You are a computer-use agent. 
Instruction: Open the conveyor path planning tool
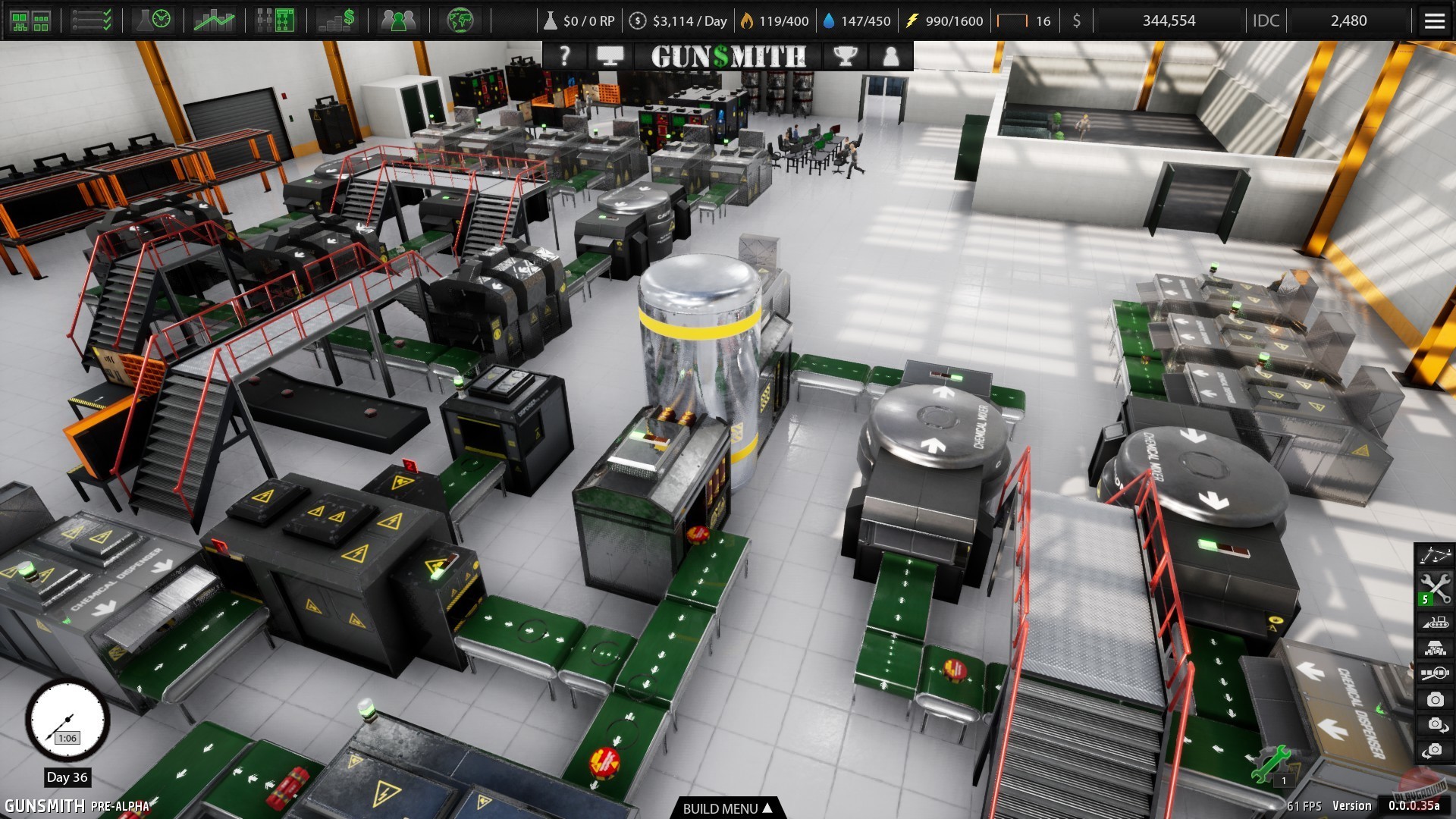pyautogui.click(x=1433, y=555)
